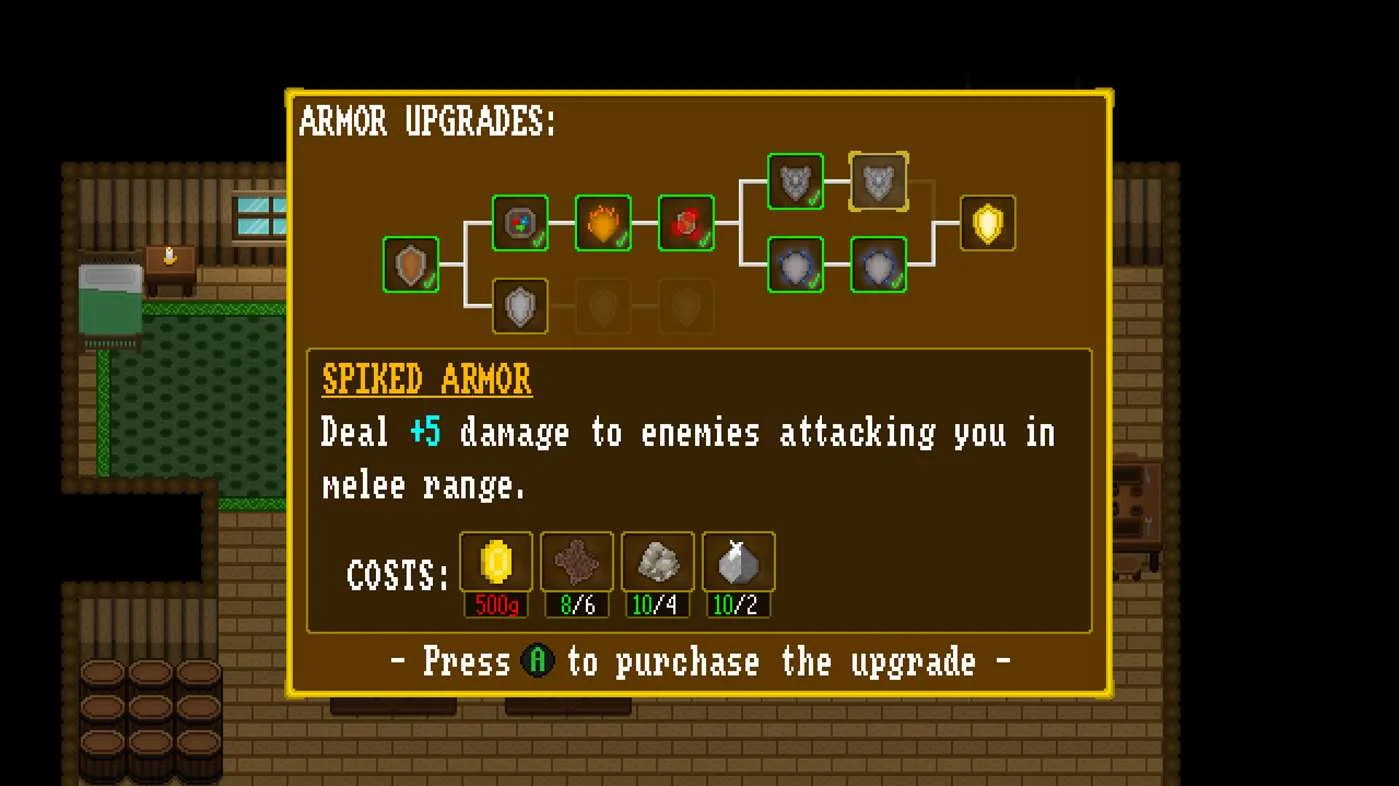This screenshot has height=786, width=1399.
Task: Select the first locked faded shield node
Action: (x=604, y=306)
